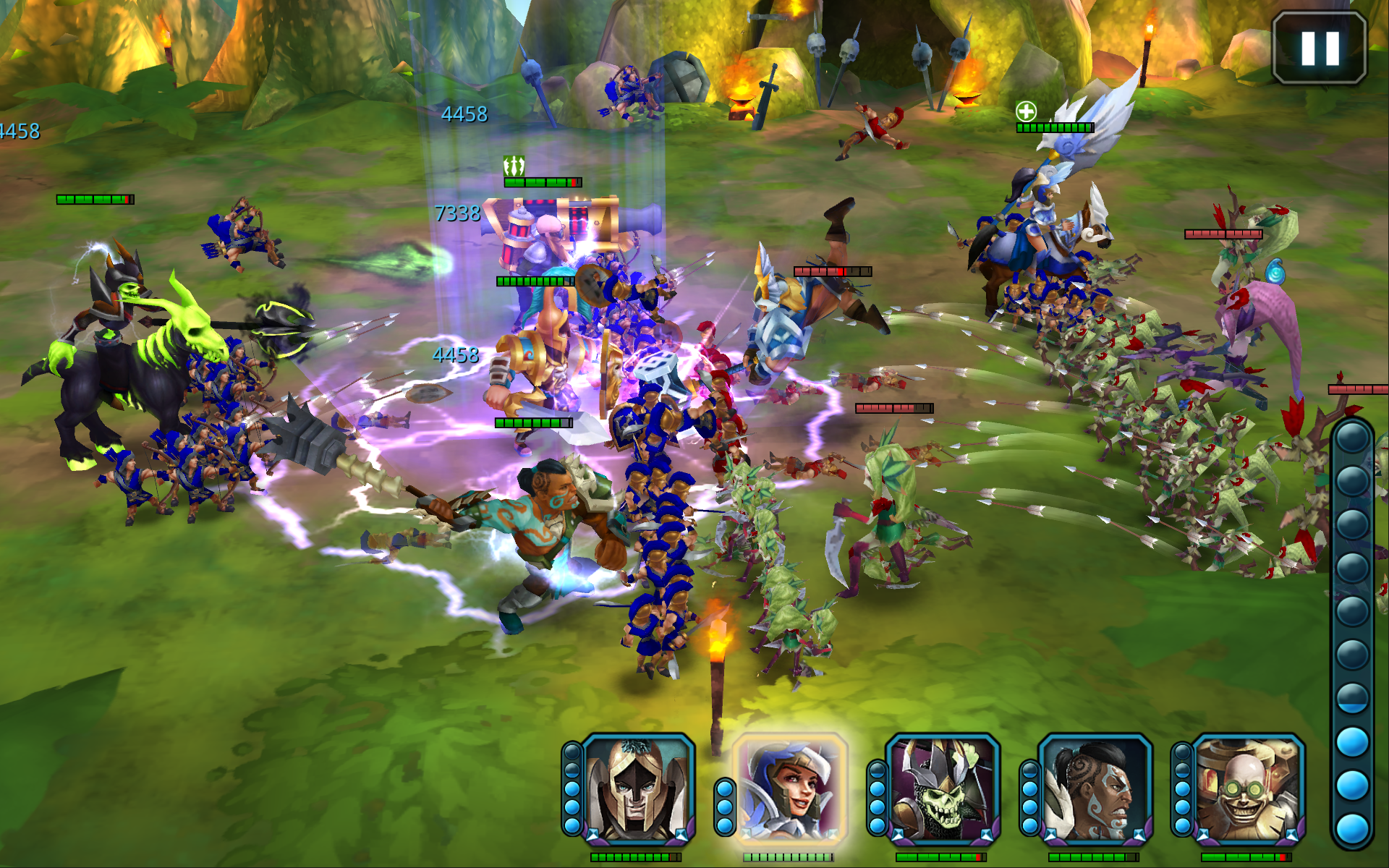
Task: Click the green plus healing buff icon
Action: pos(1027,112)
